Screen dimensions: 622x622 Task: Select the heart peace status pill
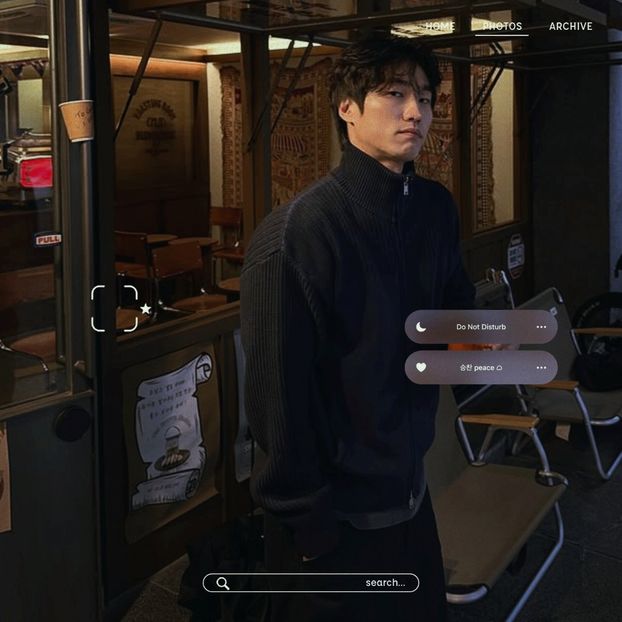pyautogui.click(x=481, y=367)
